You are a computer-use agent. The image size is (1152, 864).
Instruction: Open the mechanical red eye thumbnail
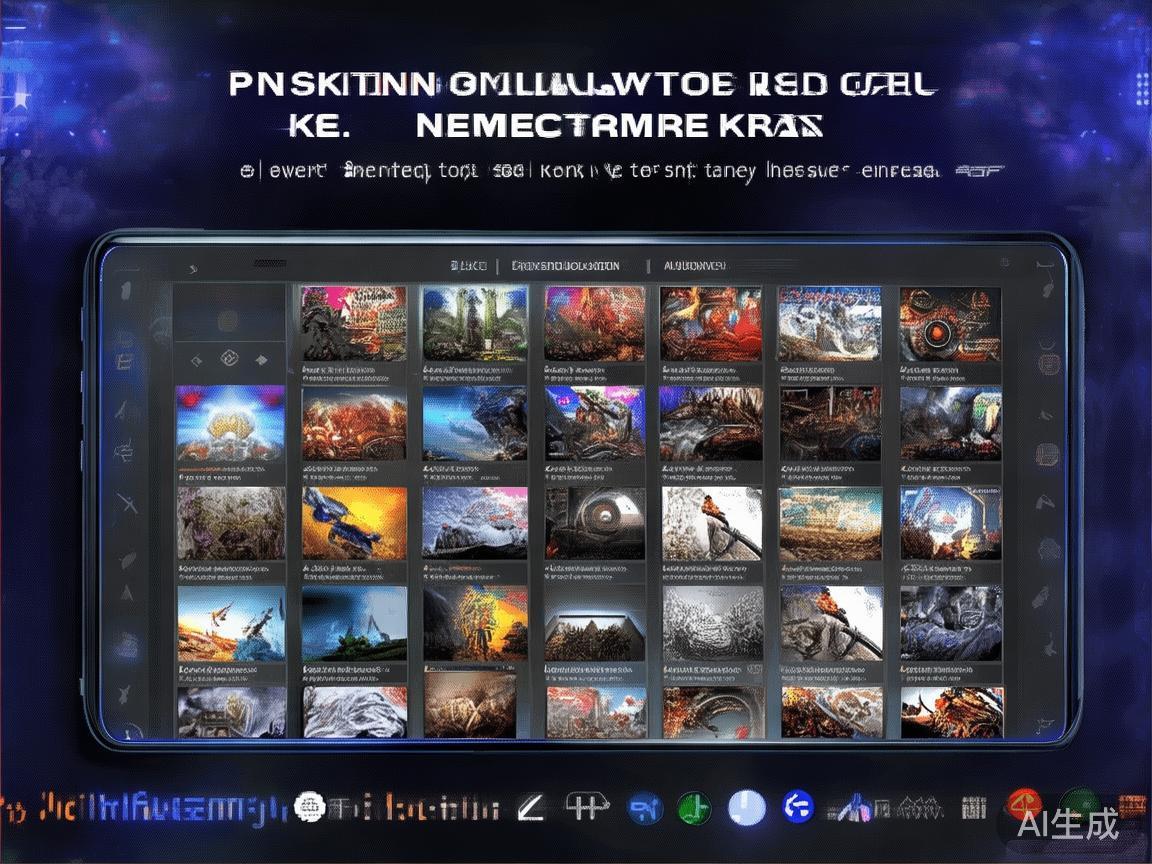pyautogui.click(x=949, y=324)
